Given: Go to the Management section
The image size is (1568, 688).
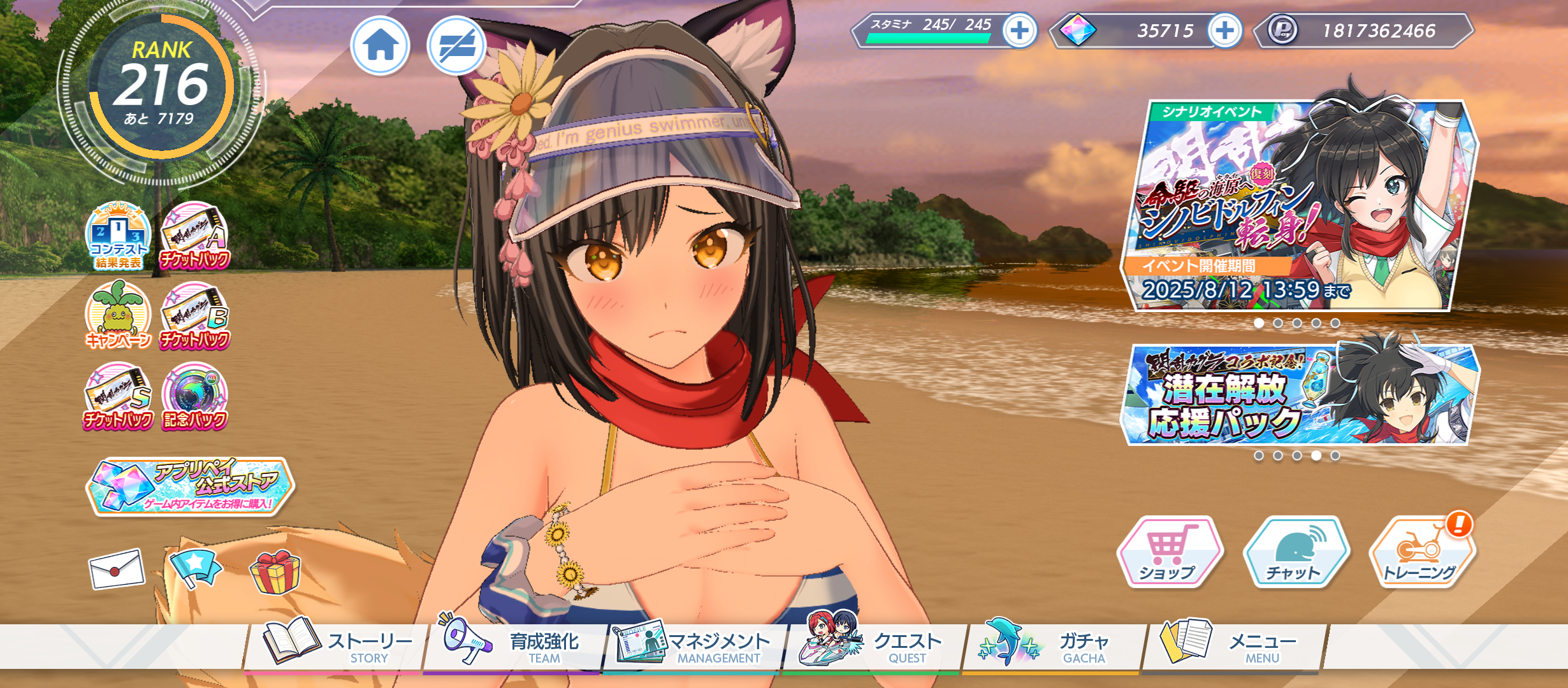Looking at the screenshot, I should [x=693, y=647].
